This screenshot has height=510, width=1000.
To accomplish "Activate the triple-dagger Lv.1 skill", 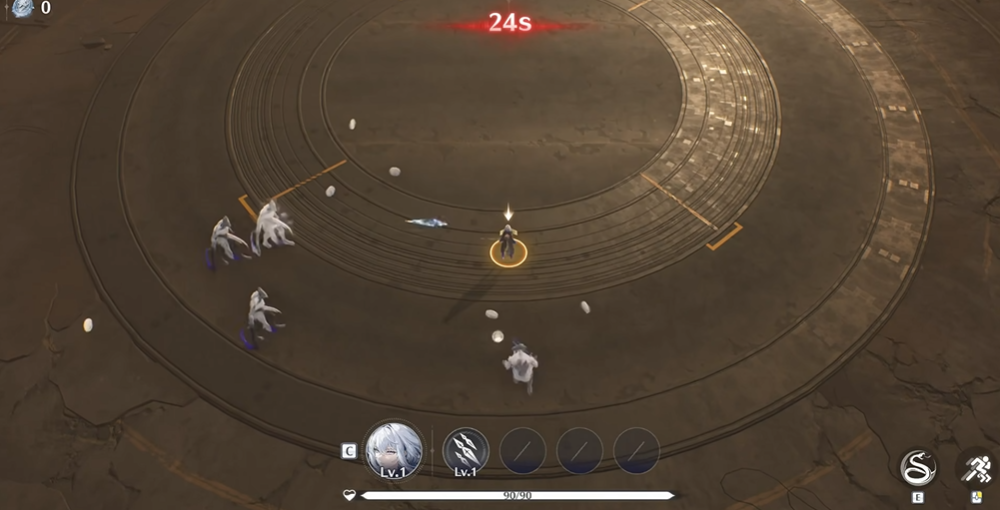I will 465,449.
